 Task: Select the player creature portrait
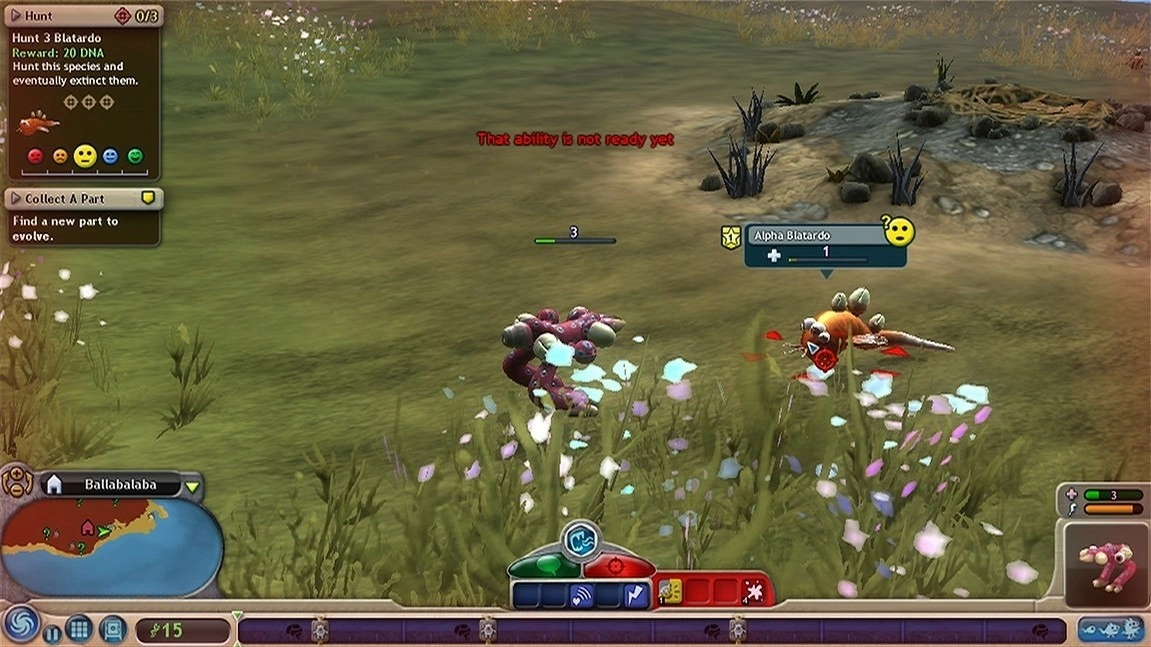1105,565
